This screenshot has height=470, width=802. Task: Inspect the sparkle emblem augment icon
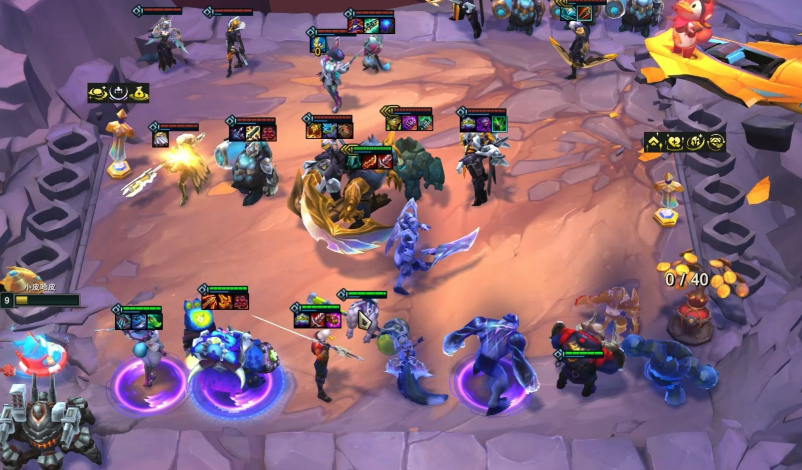(x=695, y=142)
